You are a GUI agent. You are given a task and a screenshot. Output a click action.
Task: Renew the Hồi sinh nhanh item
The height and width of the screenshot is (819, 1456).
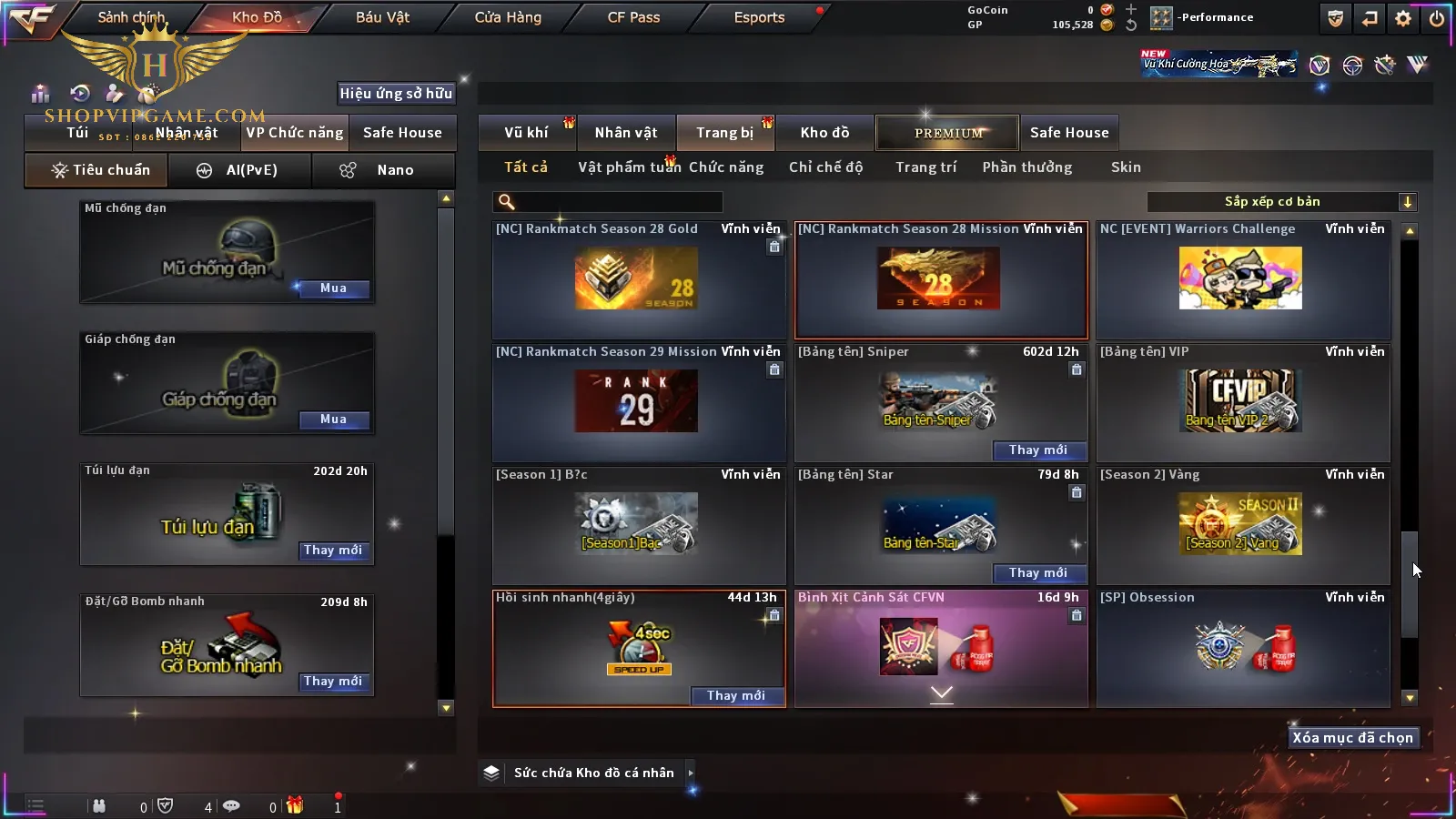click(x=735, y=696)
